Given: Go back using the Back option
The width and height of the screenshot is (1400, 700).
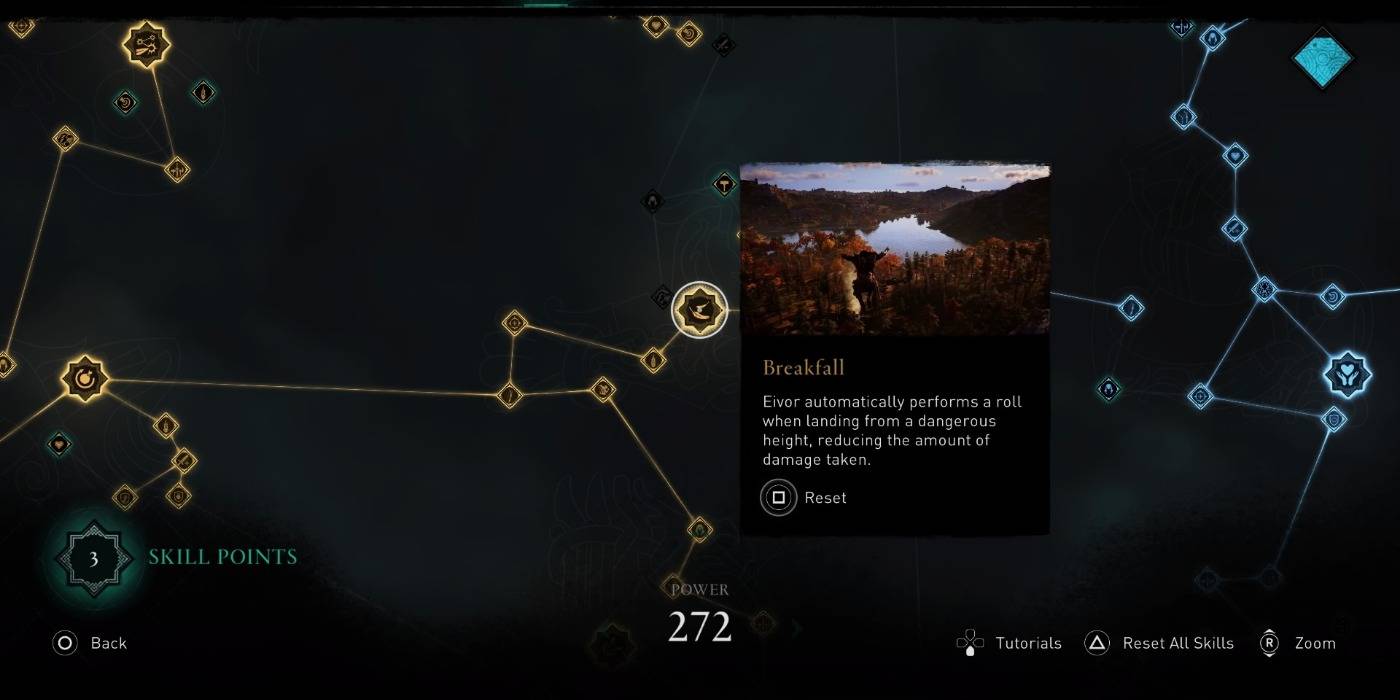Looking at the screenshot, I should (90, 643).
